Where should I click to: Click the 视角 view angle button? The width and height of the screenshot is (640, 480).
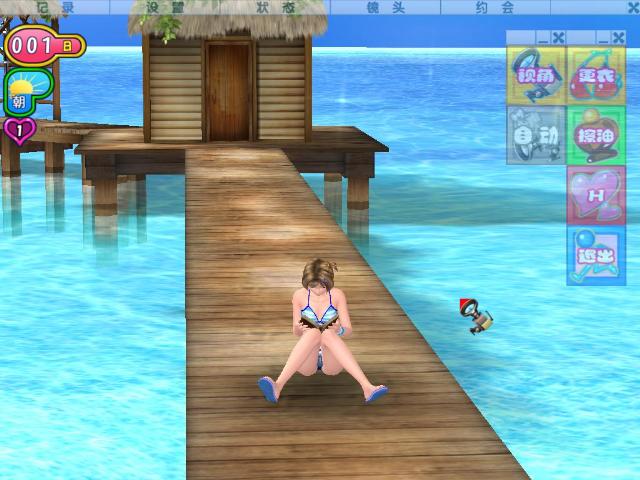tap(536, 76)
